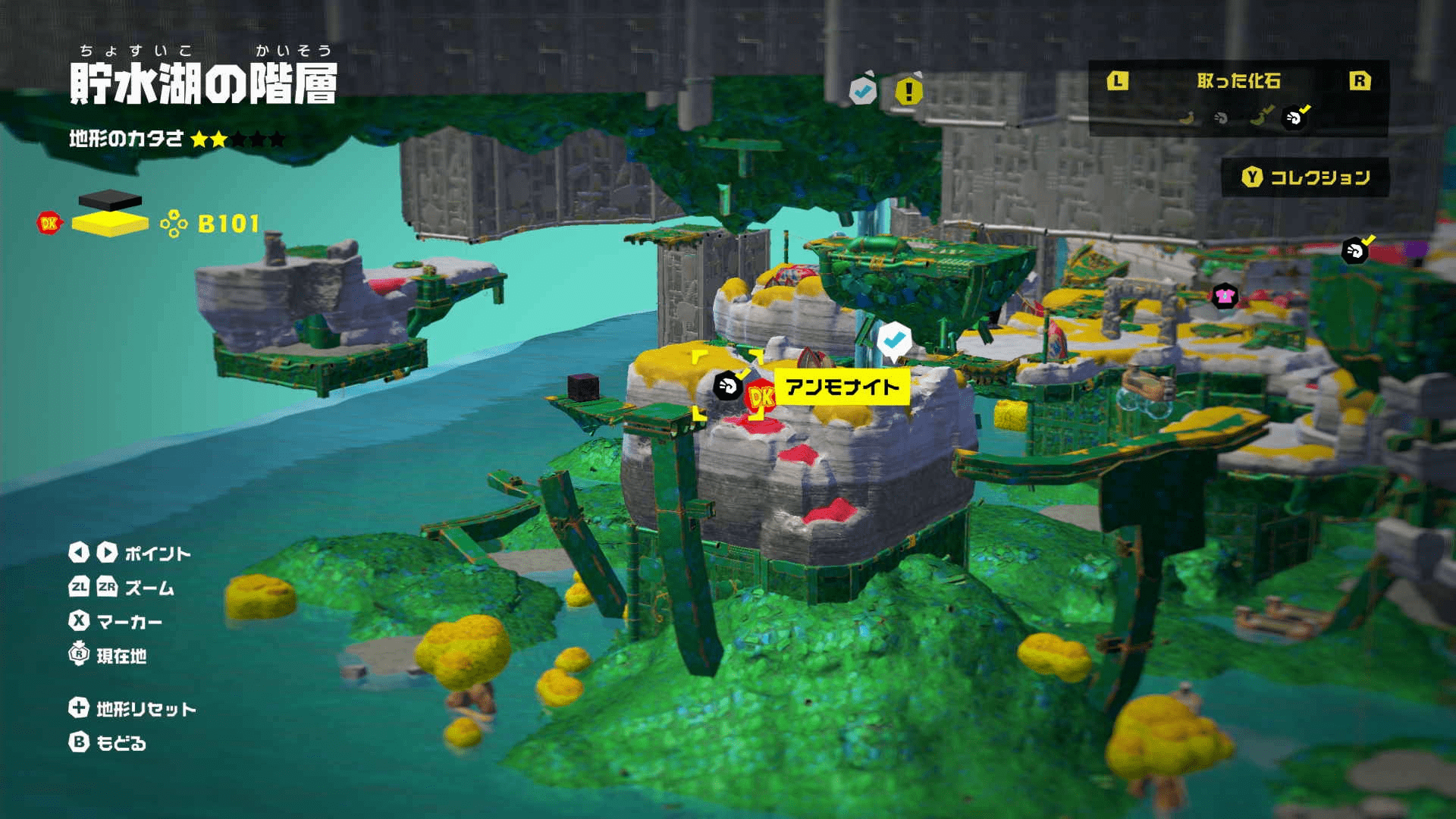The height and width of the screenshot is (819, 1456).
Task: Select the yellow exclamation mark map marker
Action: (x=908, y=92)
